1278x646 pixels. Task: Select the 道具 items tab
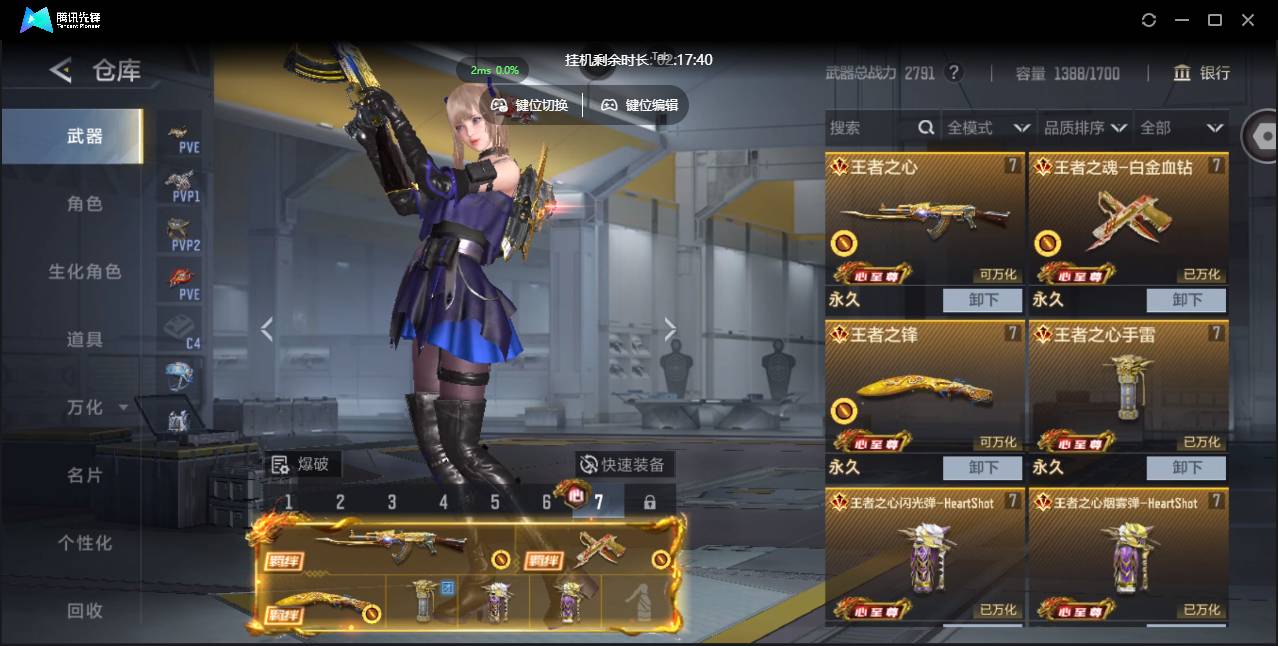point(85,340)
